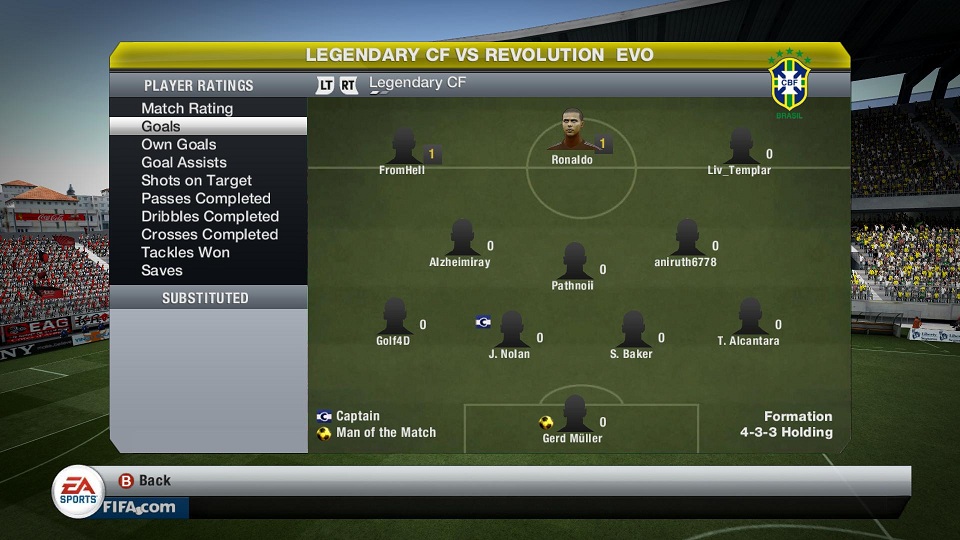This screenshot has height=540, width=960.
Task: Choose Alzheimiray's player silhouette
Action: tap(462, 238)
